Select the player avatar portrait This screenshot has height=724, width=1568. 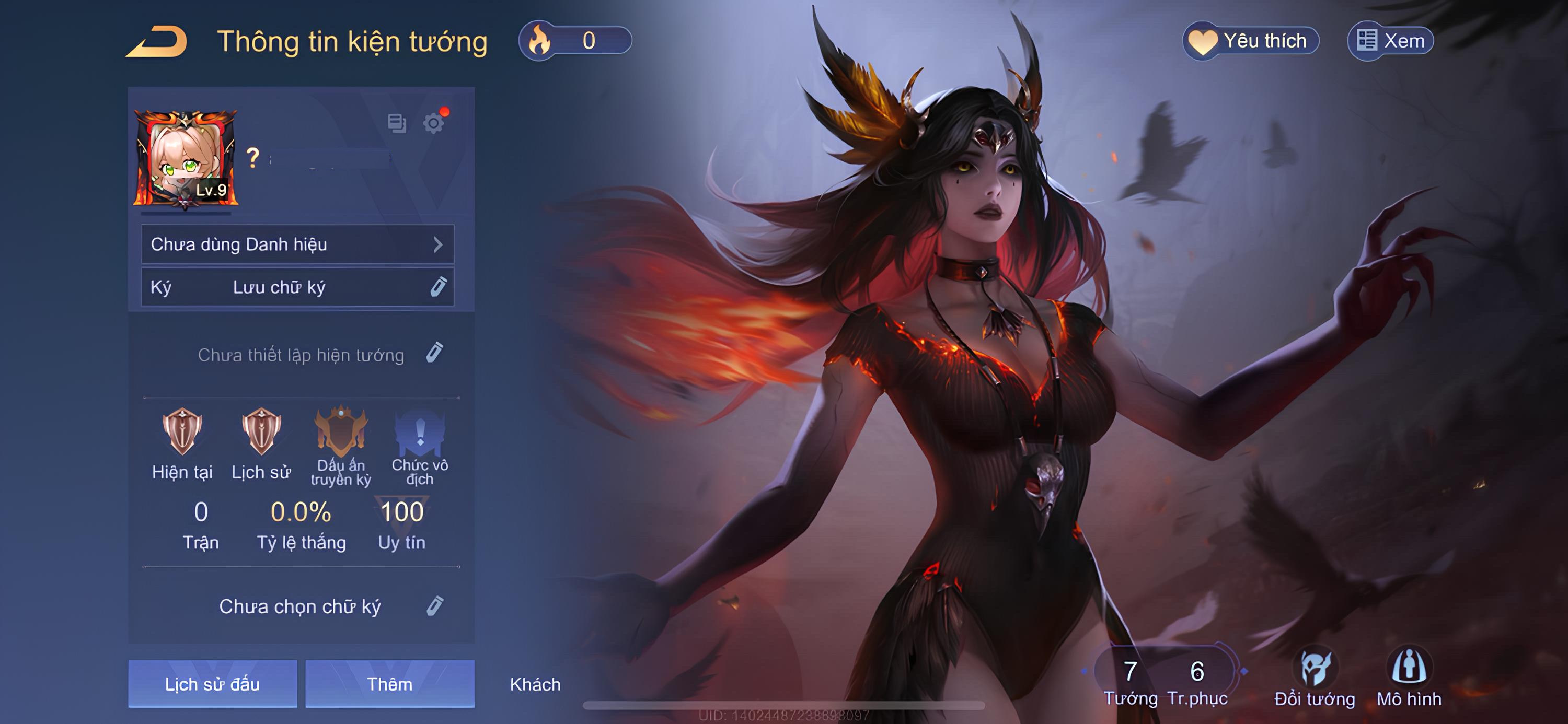click(186, 158)
